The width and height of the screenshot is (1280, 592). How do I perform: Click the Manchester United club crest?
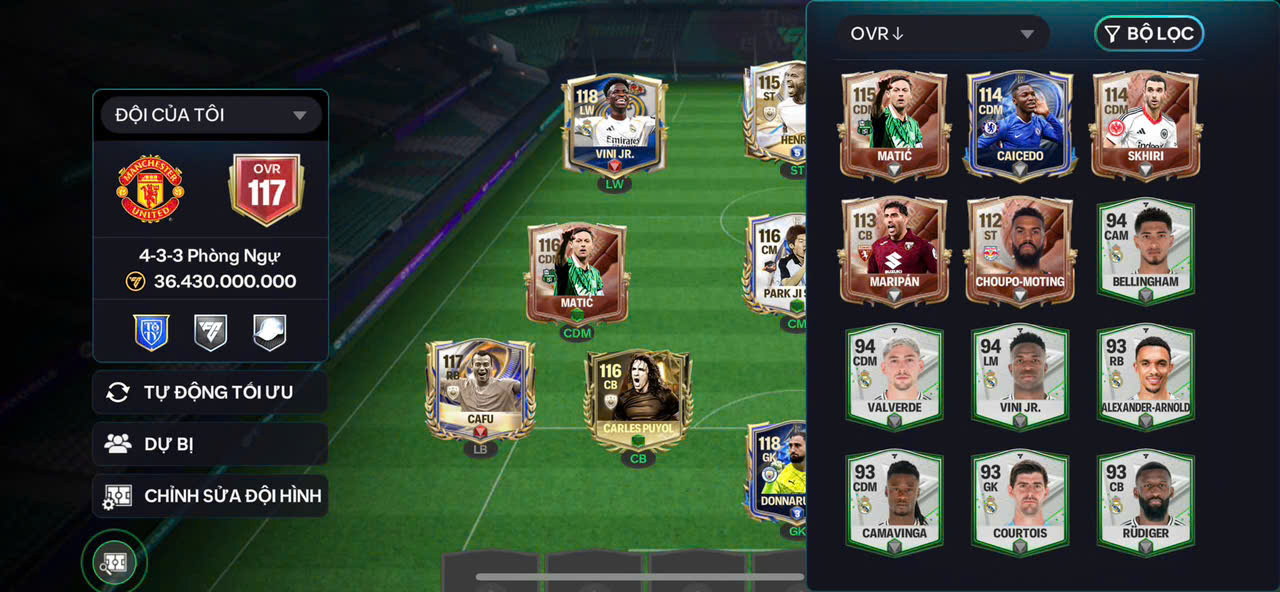tap(150, 189)
